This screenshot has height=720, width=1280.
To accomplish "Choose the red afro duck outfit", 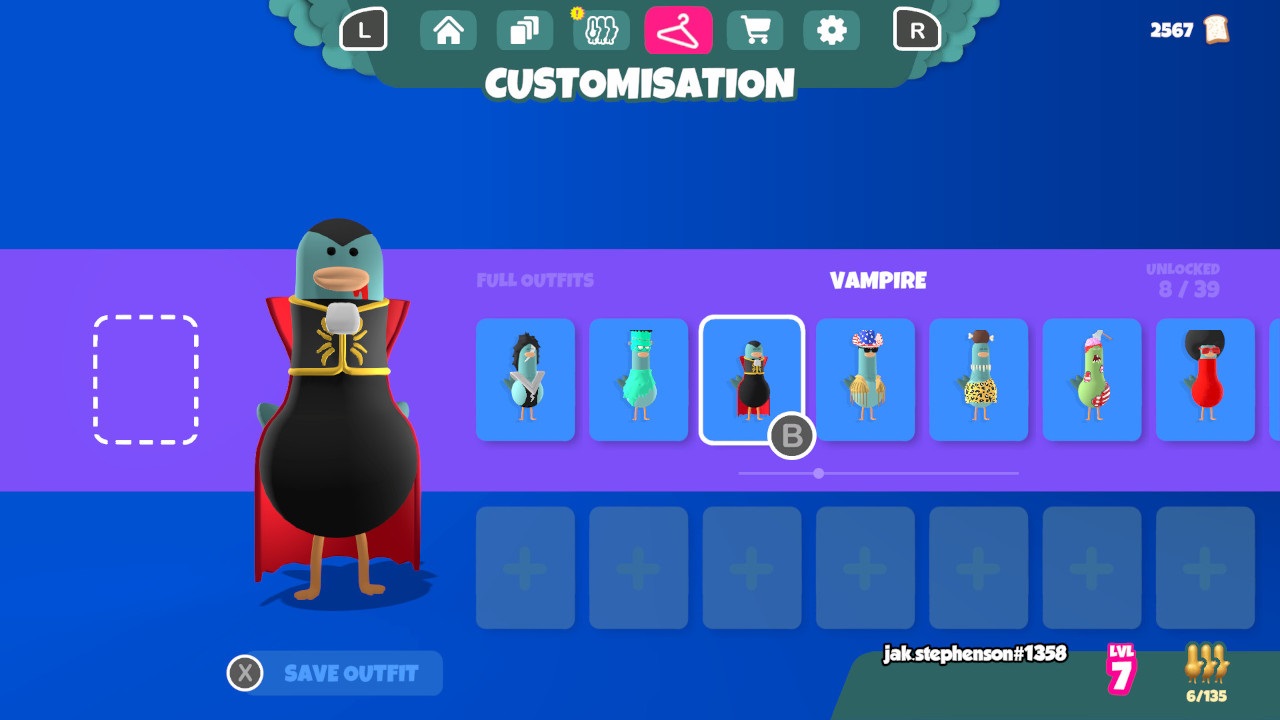I will pos(1205,380).
